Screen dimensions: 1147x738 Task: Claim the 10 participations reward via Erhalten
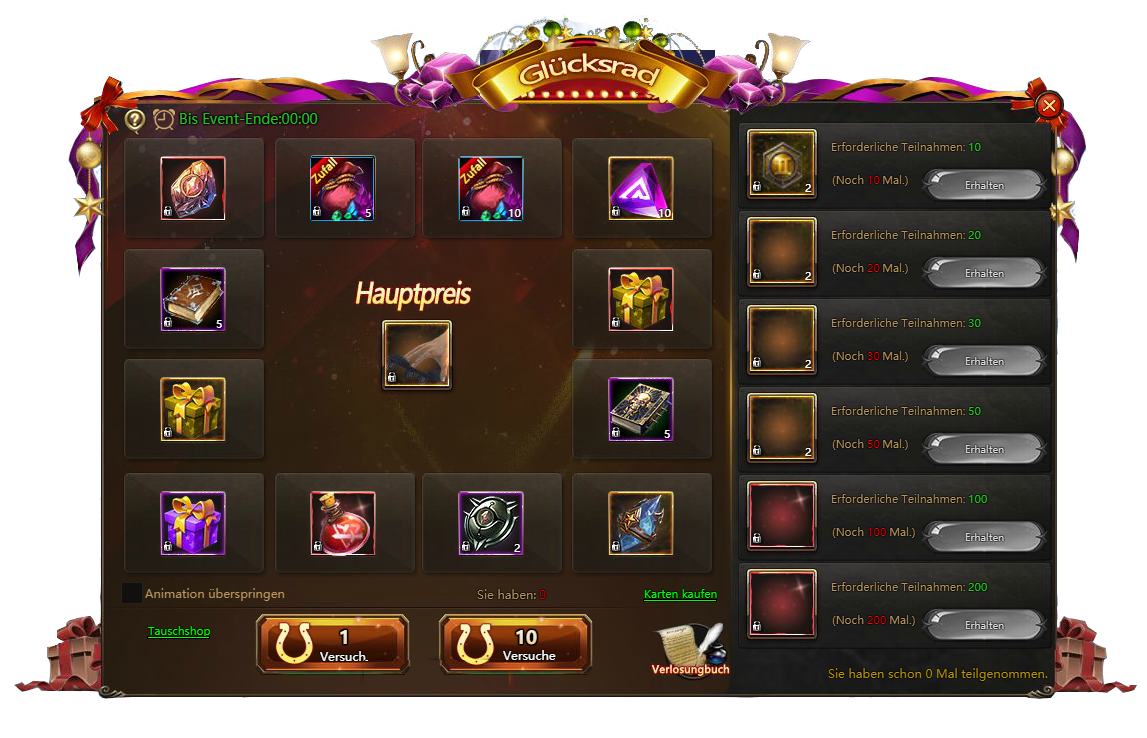coord(984,185)
